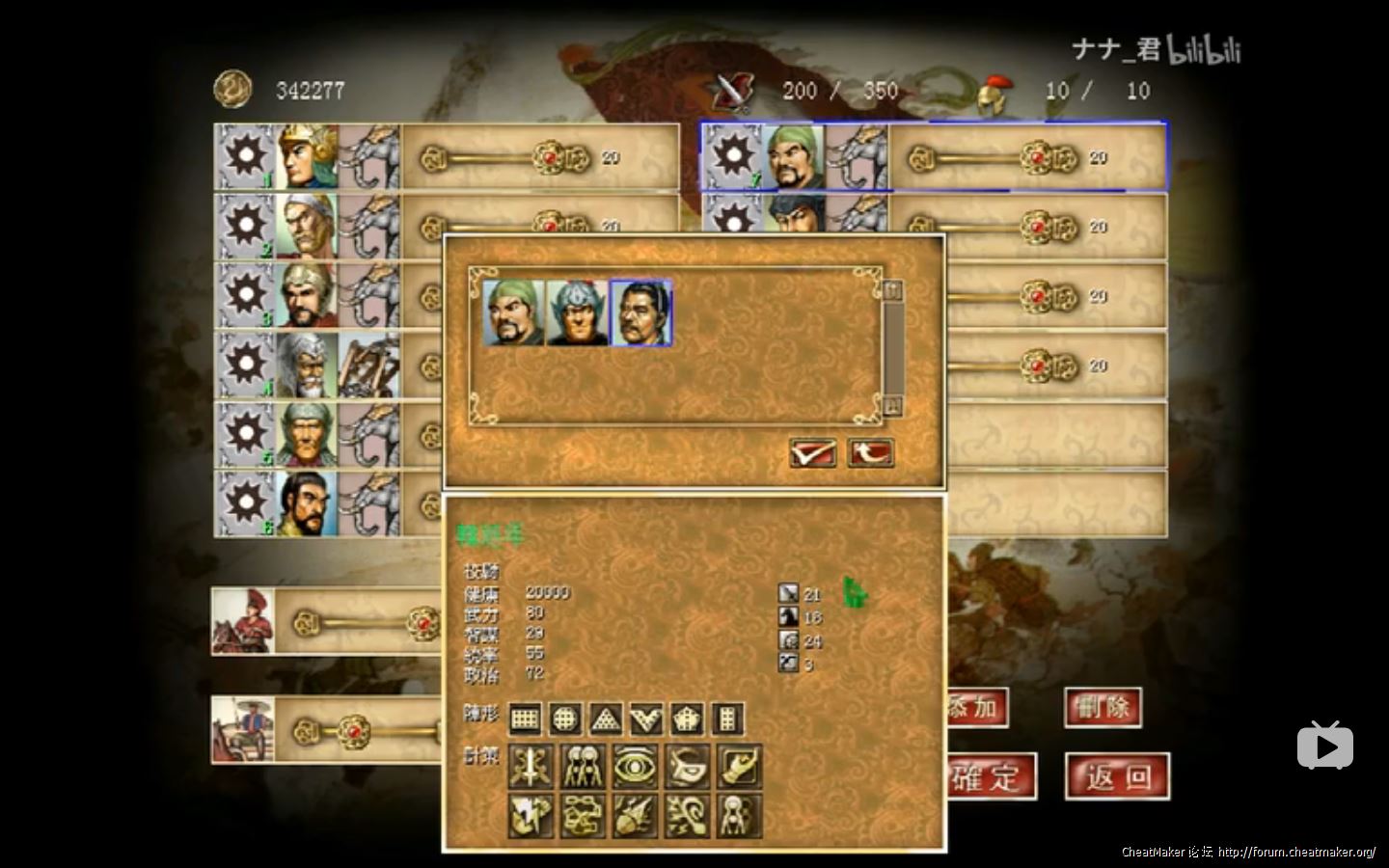Click the eye stratagem icon

(635, 767)
